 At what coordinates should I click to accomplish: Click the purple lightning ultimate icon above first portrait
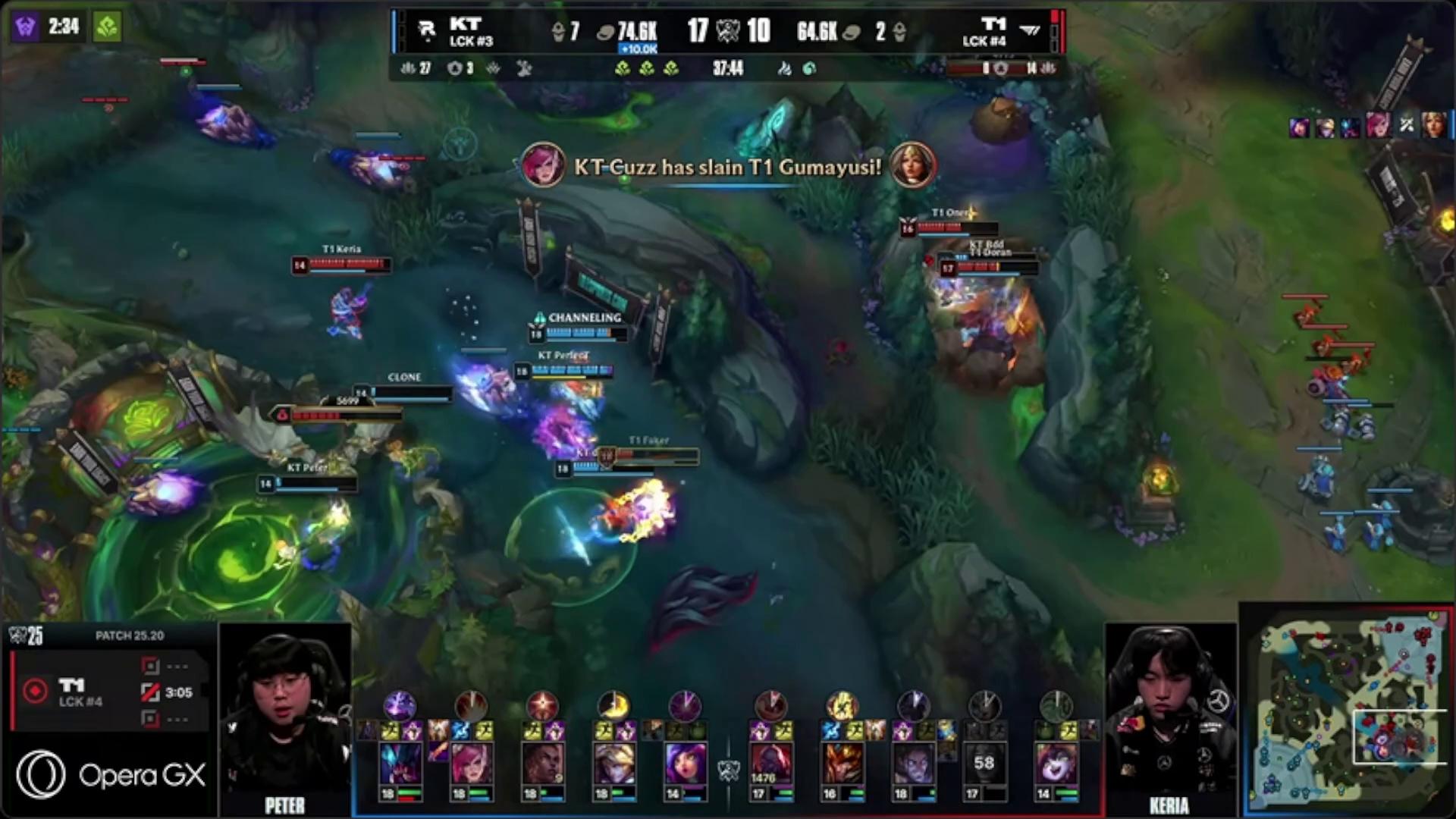point(399,705)
